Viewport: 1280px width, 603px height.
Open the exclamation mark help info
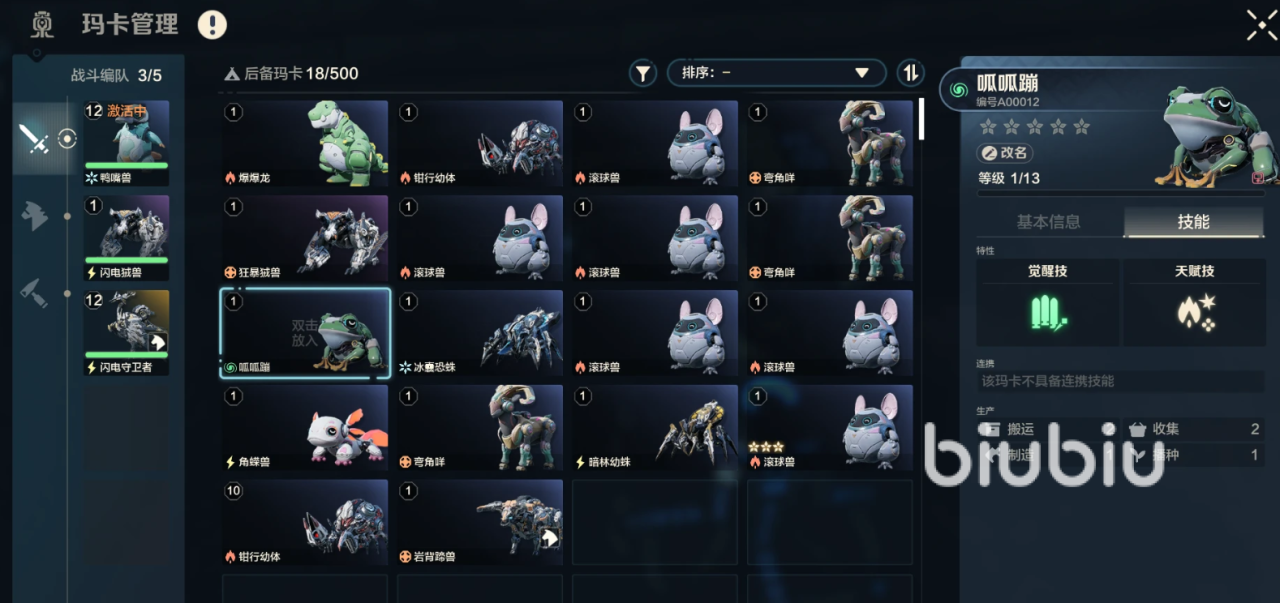click(212, 25)
